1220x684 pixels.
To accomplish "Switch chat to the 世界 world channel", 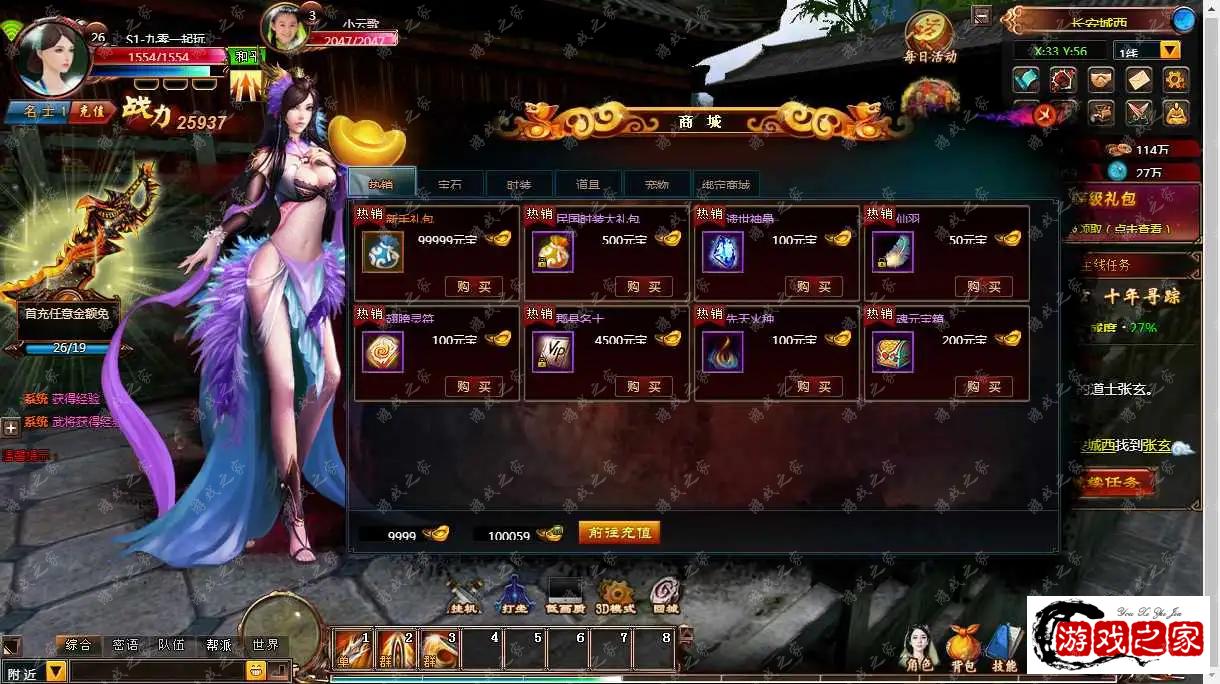I will click(x=266, y=646).
